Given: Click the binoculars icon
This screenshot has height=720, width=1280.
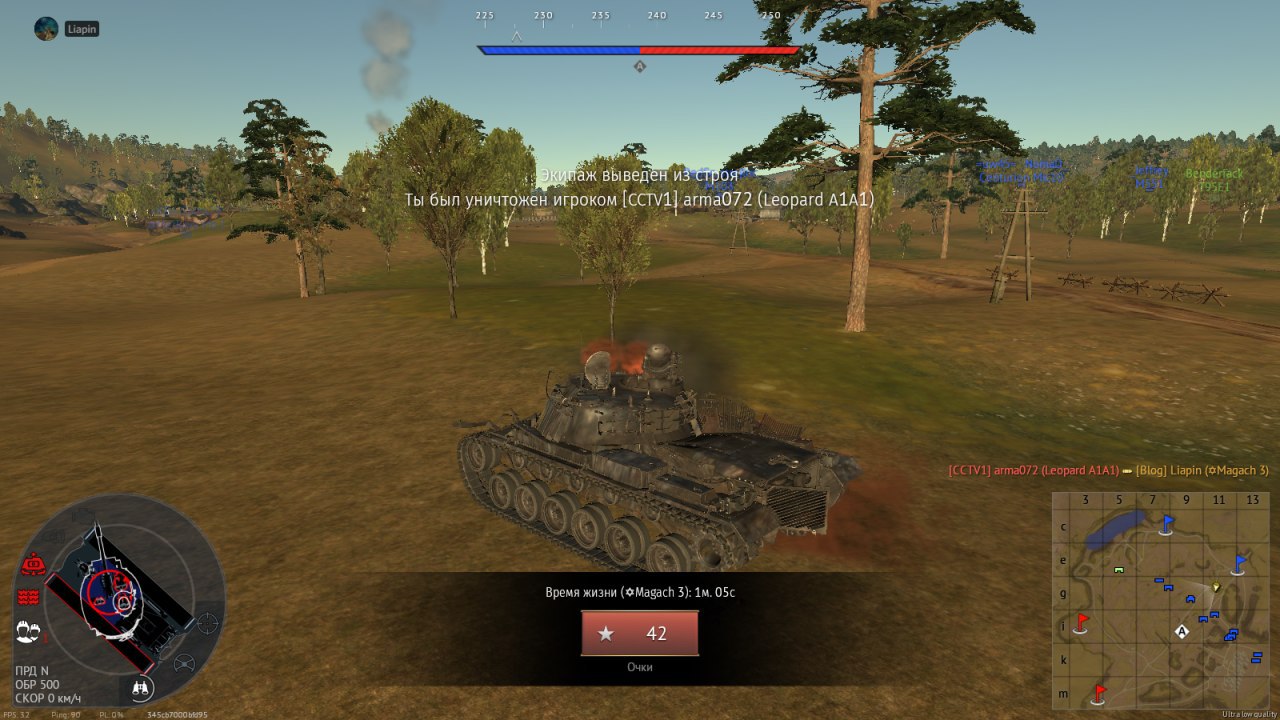Looking at the screenshot, I should pos(142,688).
